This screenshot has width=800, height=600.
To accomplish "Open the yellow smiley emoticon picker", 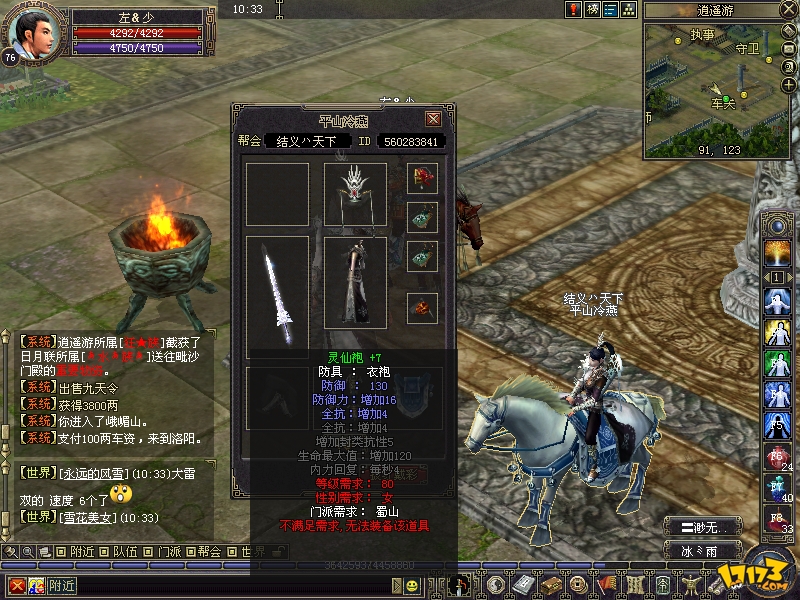I will [x=413, y=585].
